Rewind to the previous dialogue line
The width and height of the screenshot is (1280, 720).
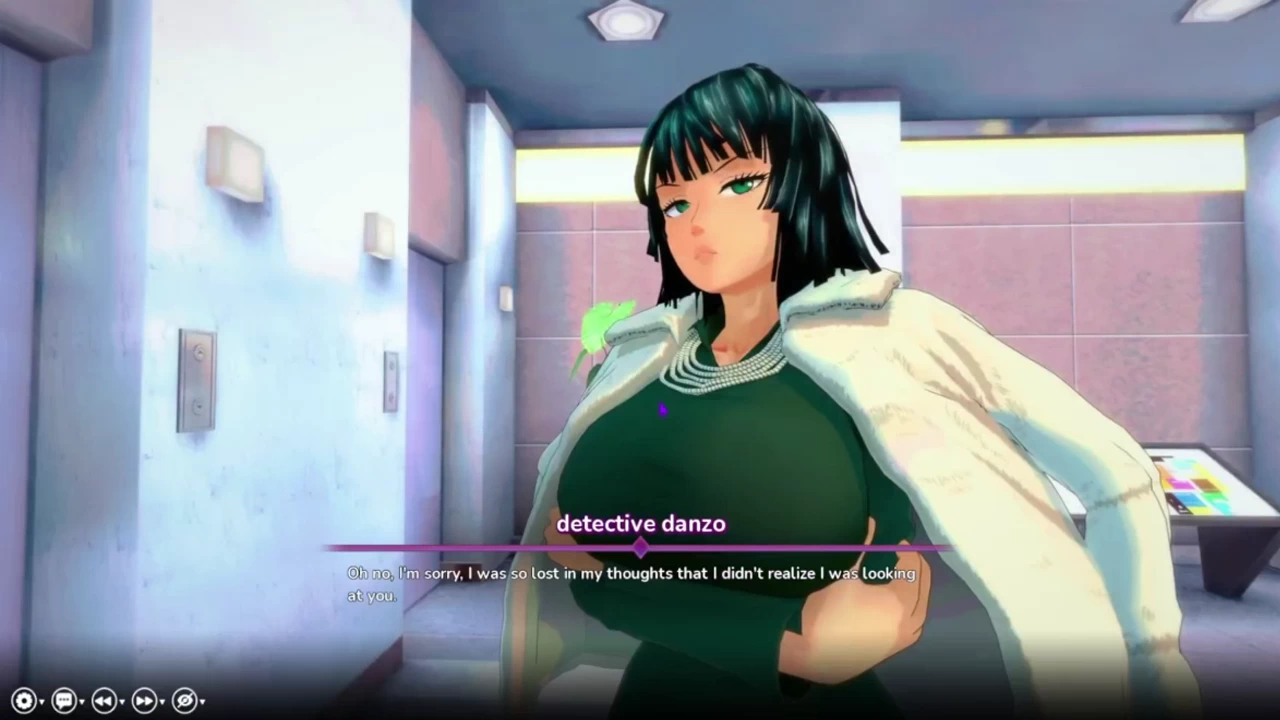click(103, 701)
